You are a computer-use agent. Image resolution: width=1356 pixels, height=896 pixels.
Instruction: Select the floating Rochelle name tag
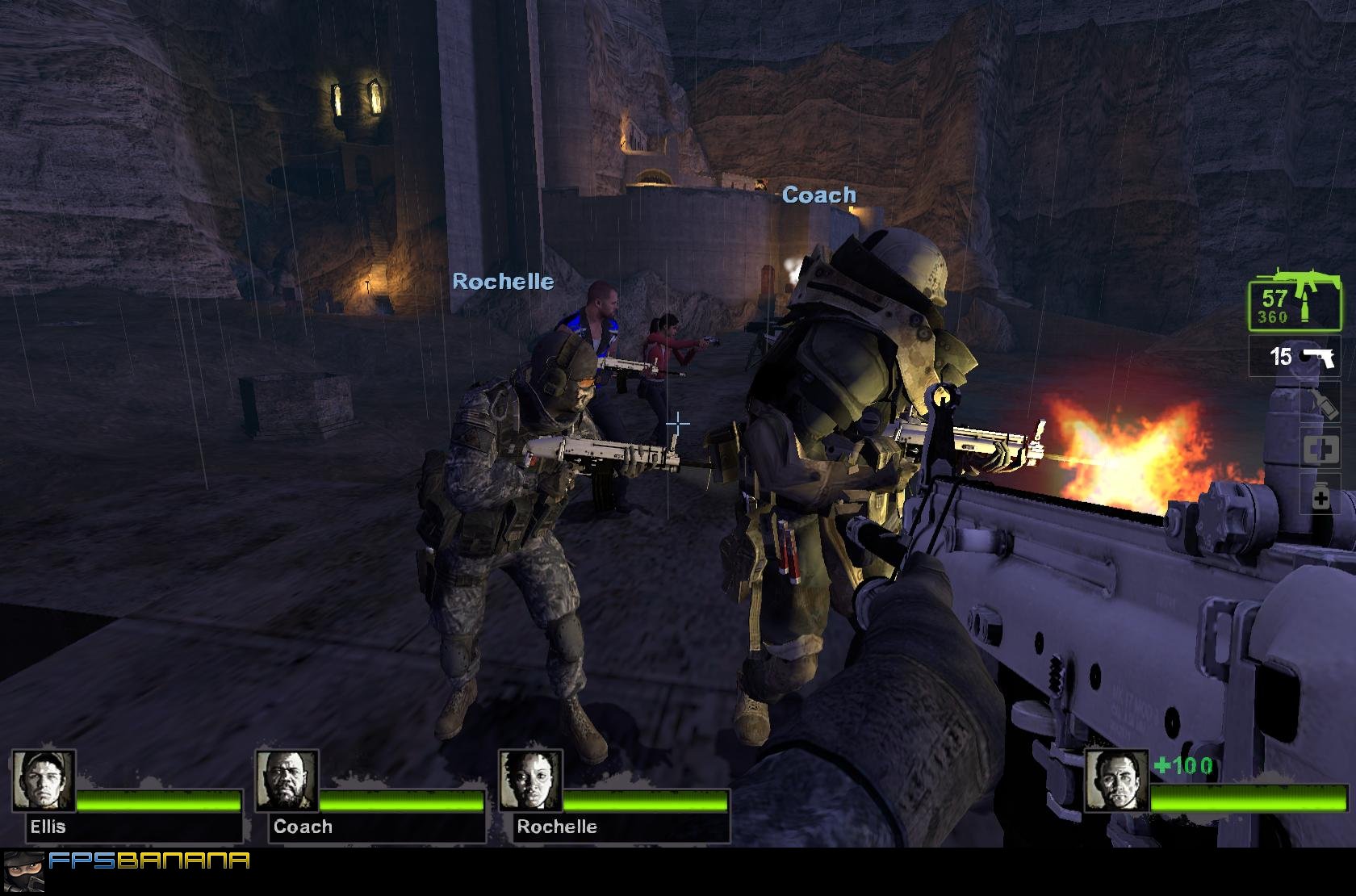pos(504,282)
